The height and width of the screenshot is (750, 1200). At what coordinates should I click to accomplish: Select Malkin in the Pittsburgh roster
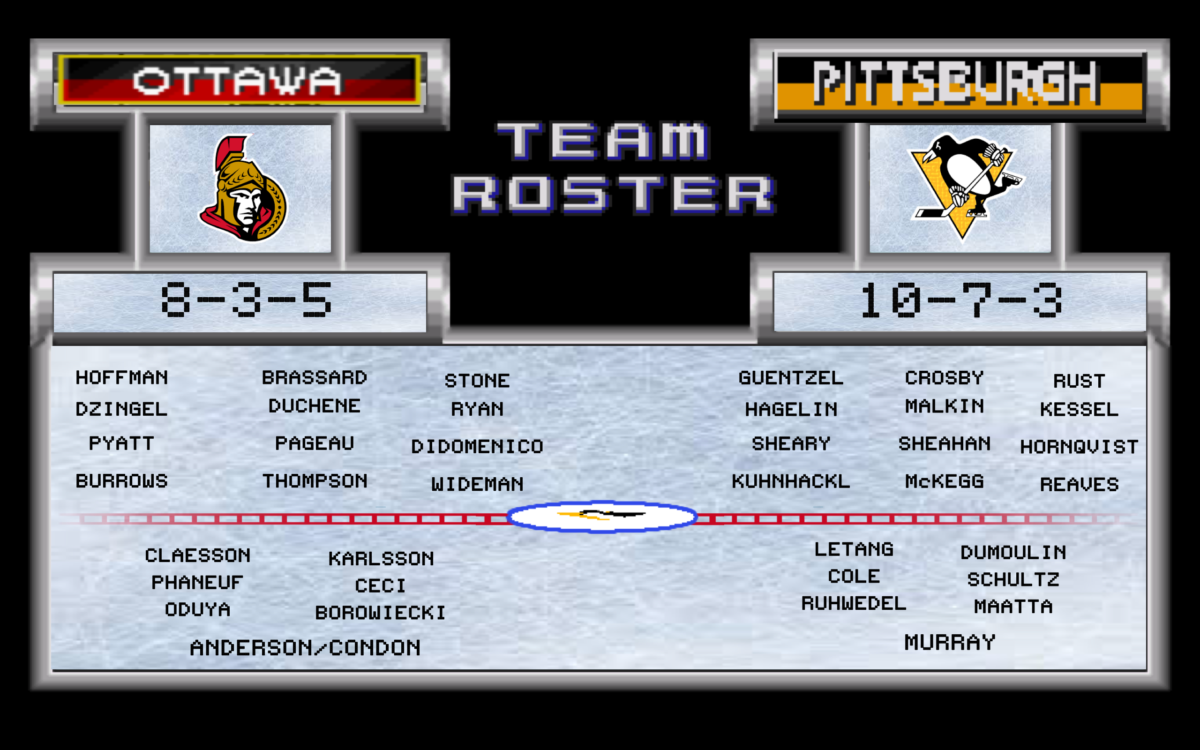(944, 407)
